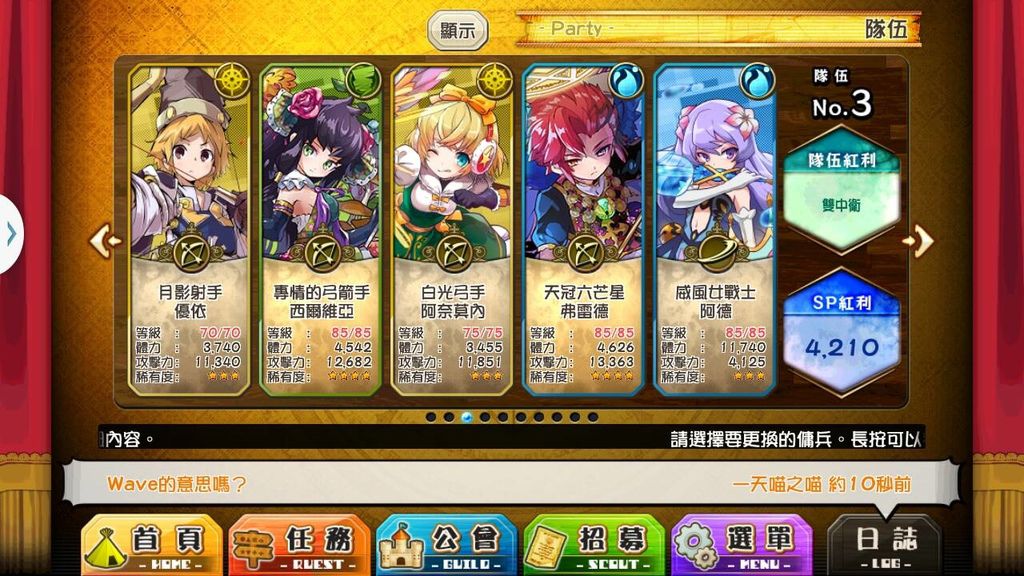This screenshot has width=1024, height=576.
Task: View the 隊伍紅利 party bonus panel
Action: (x=840, y=190)
